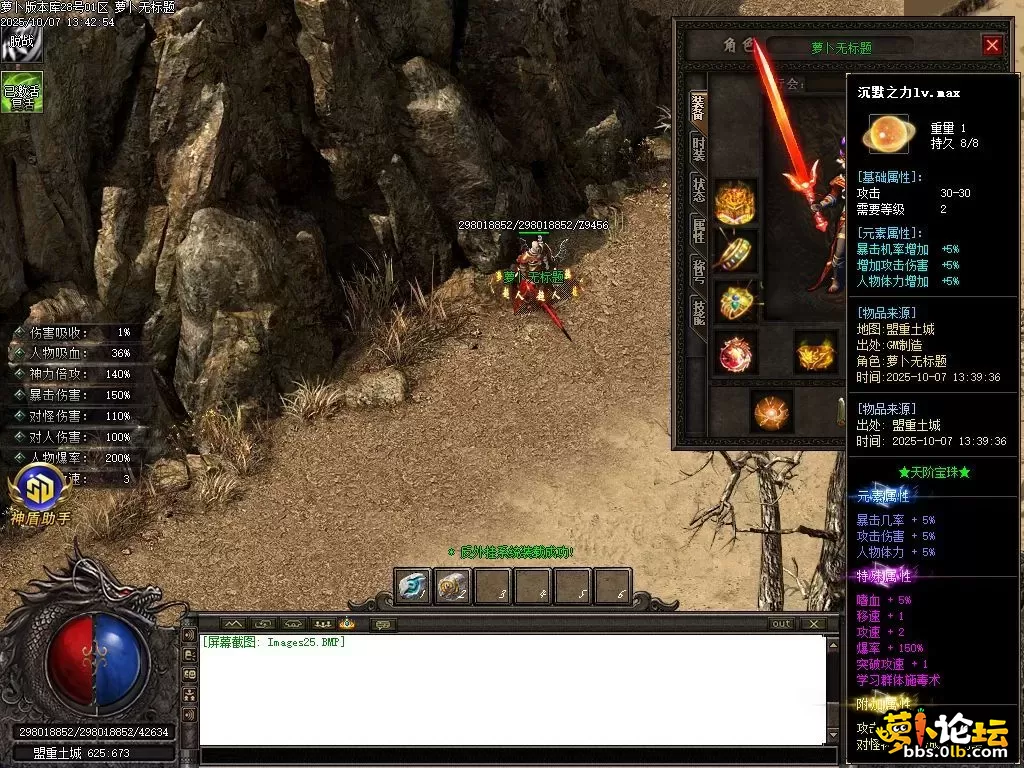Close the character panel with the red X

pyautogui.click(x=992, y=45)
